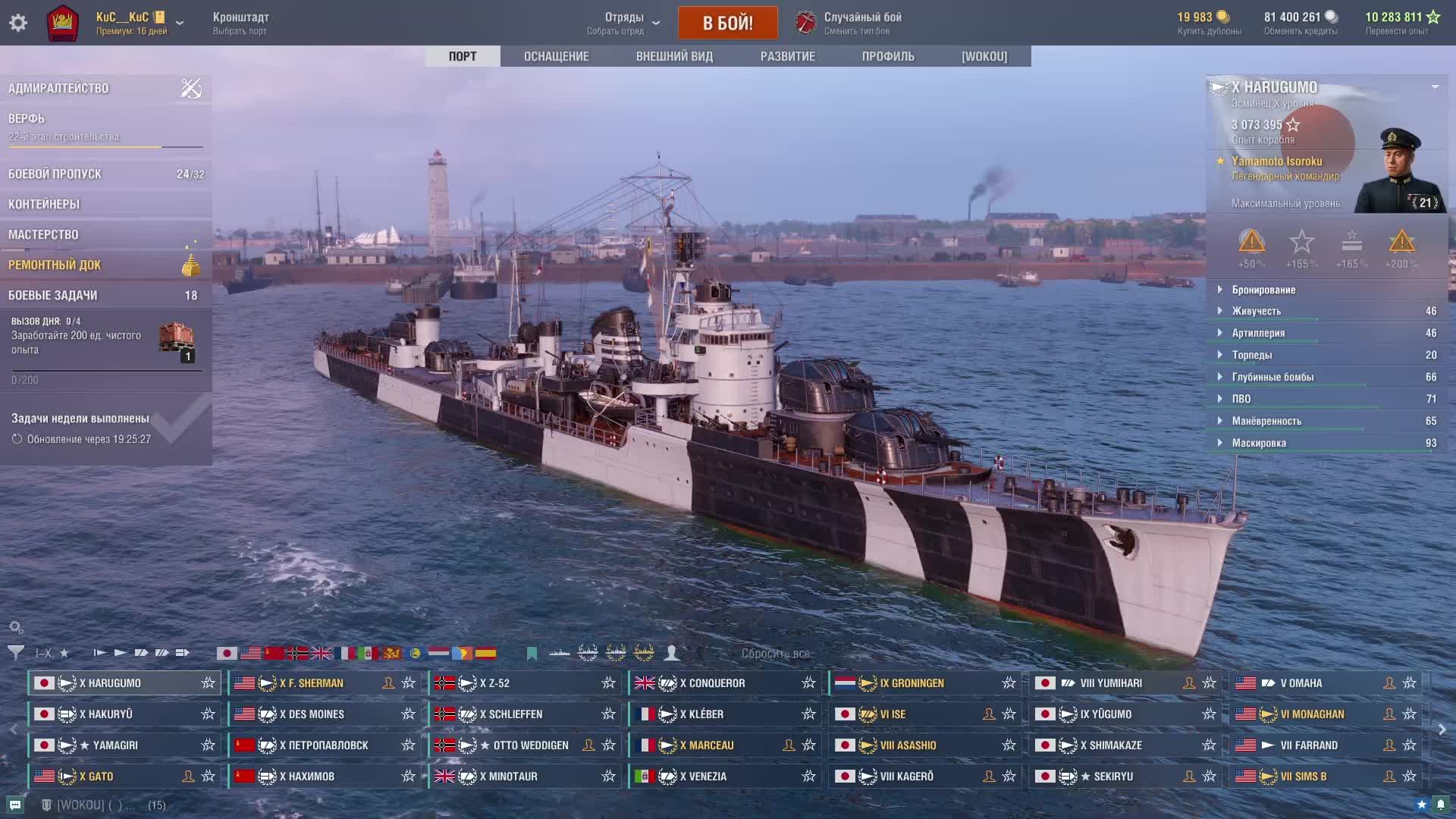
Task: Expand the Торпеды parameter row
Action: [x=1252, y=355]
